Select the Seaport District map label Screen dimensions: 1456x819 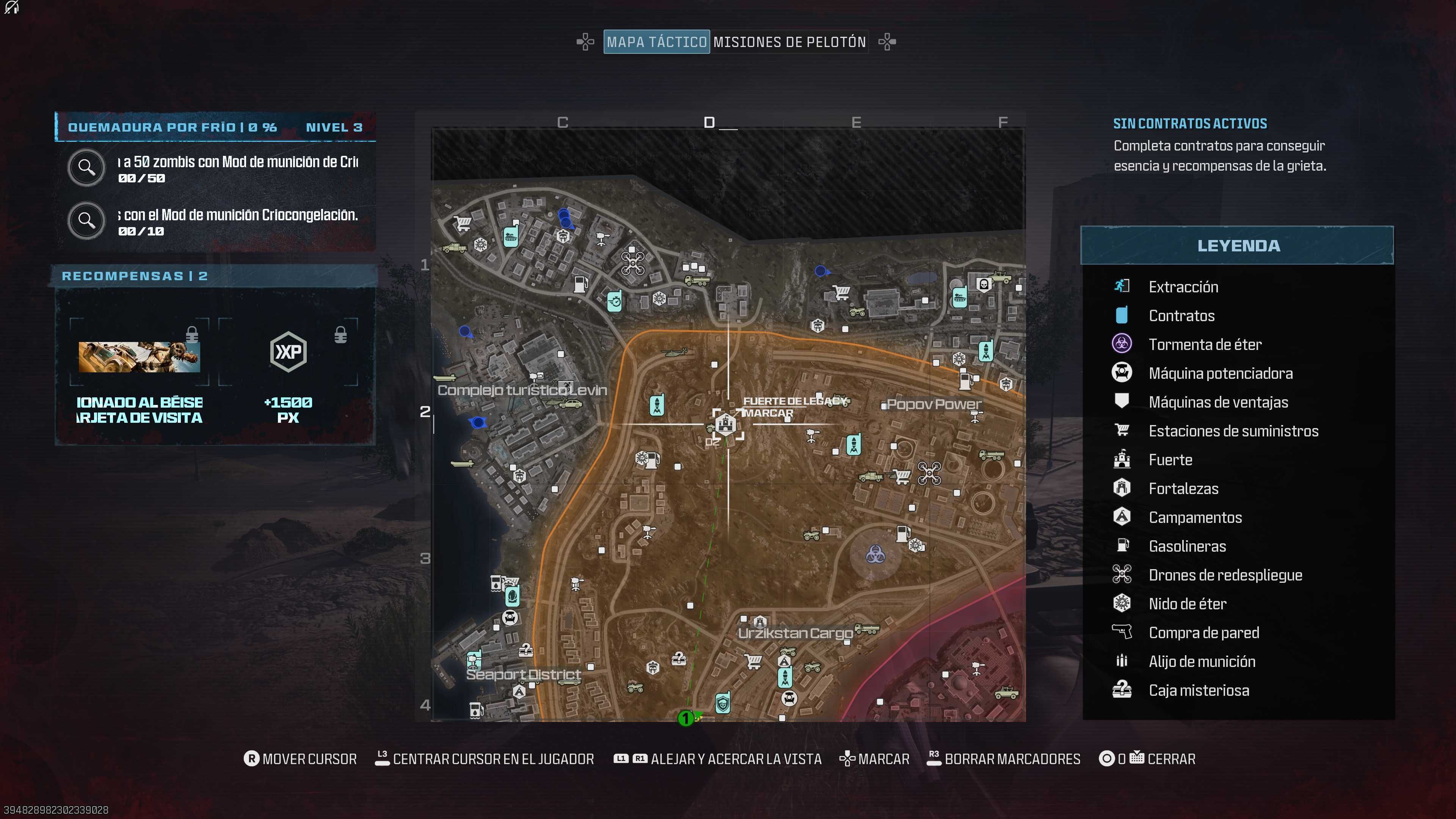click(x=523, y=674)
